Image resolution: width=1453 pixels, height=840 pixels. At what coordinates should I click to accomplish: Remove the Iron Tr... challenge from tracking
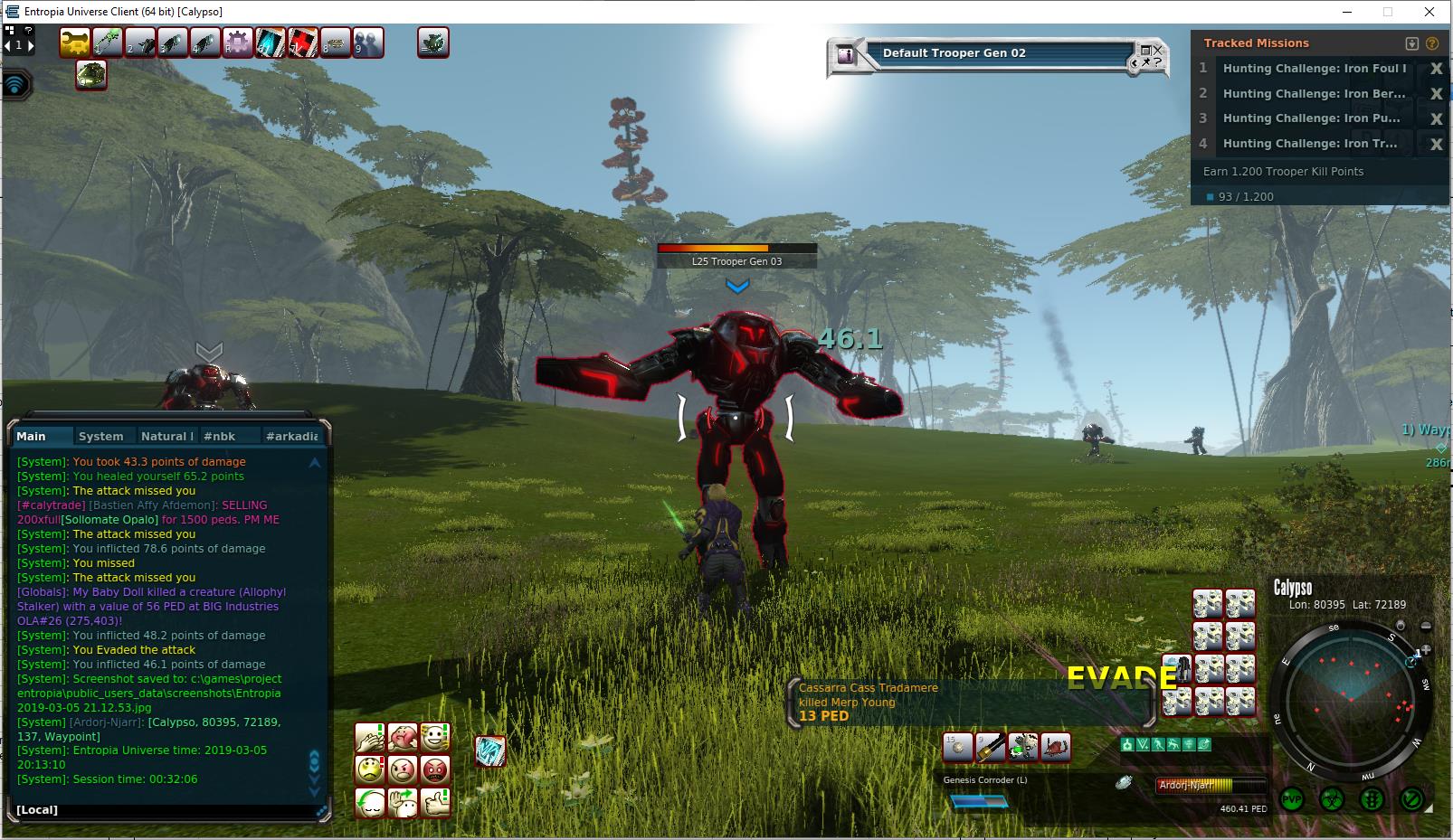(1436, 144)
